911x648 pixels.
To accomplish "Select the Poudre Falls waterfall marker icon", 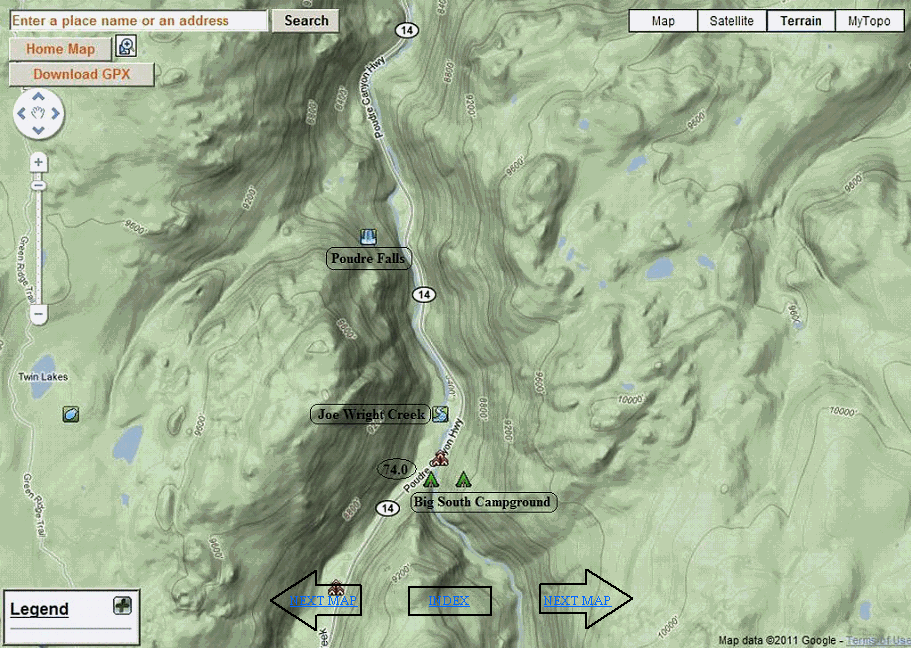I will tap(368, 237).
